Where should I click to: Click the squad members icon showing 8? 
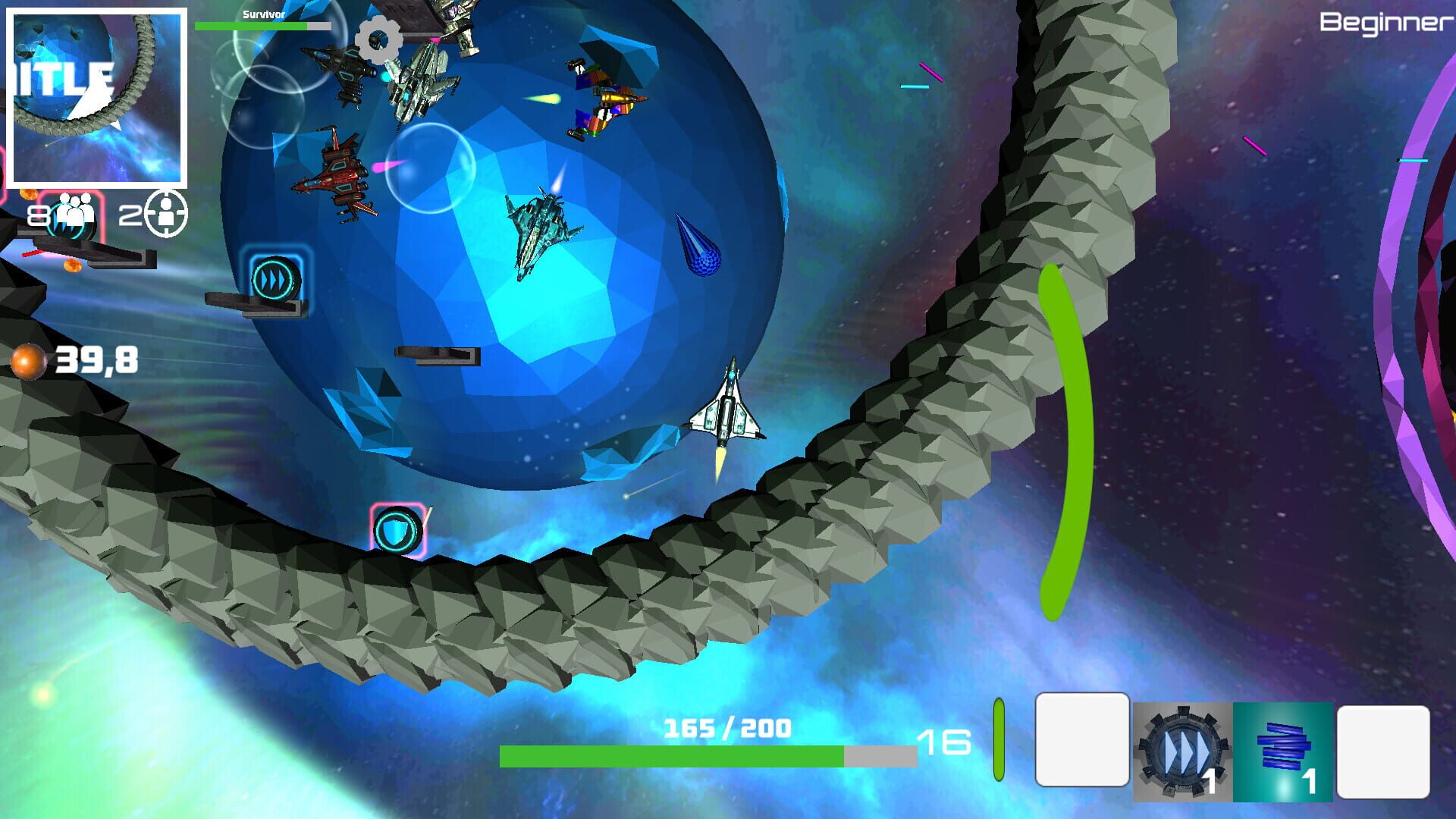[x=72, y=213]
